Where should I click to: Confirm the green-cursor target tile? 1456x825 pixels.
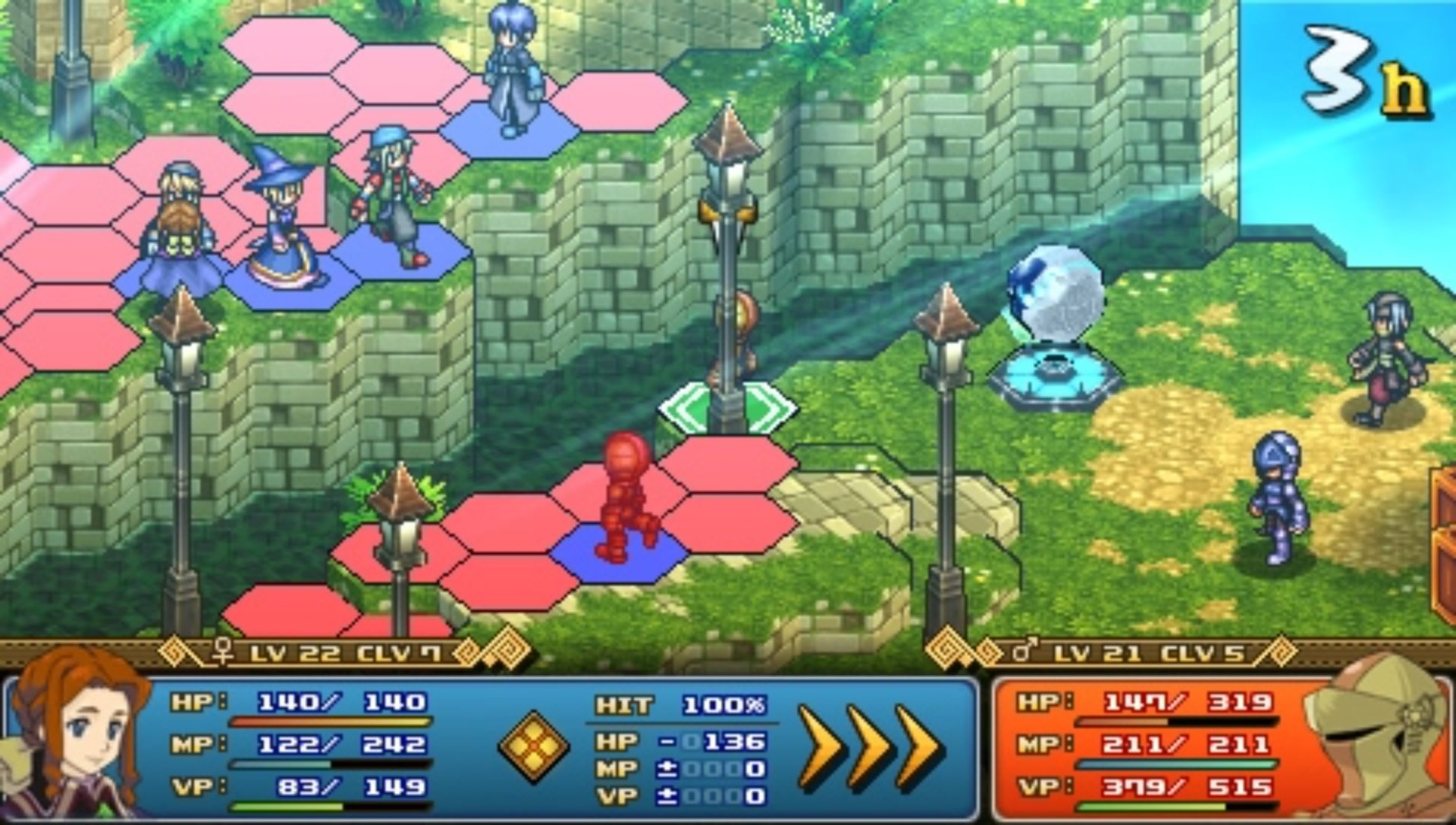pyautogui.click(x=728, y=409)
